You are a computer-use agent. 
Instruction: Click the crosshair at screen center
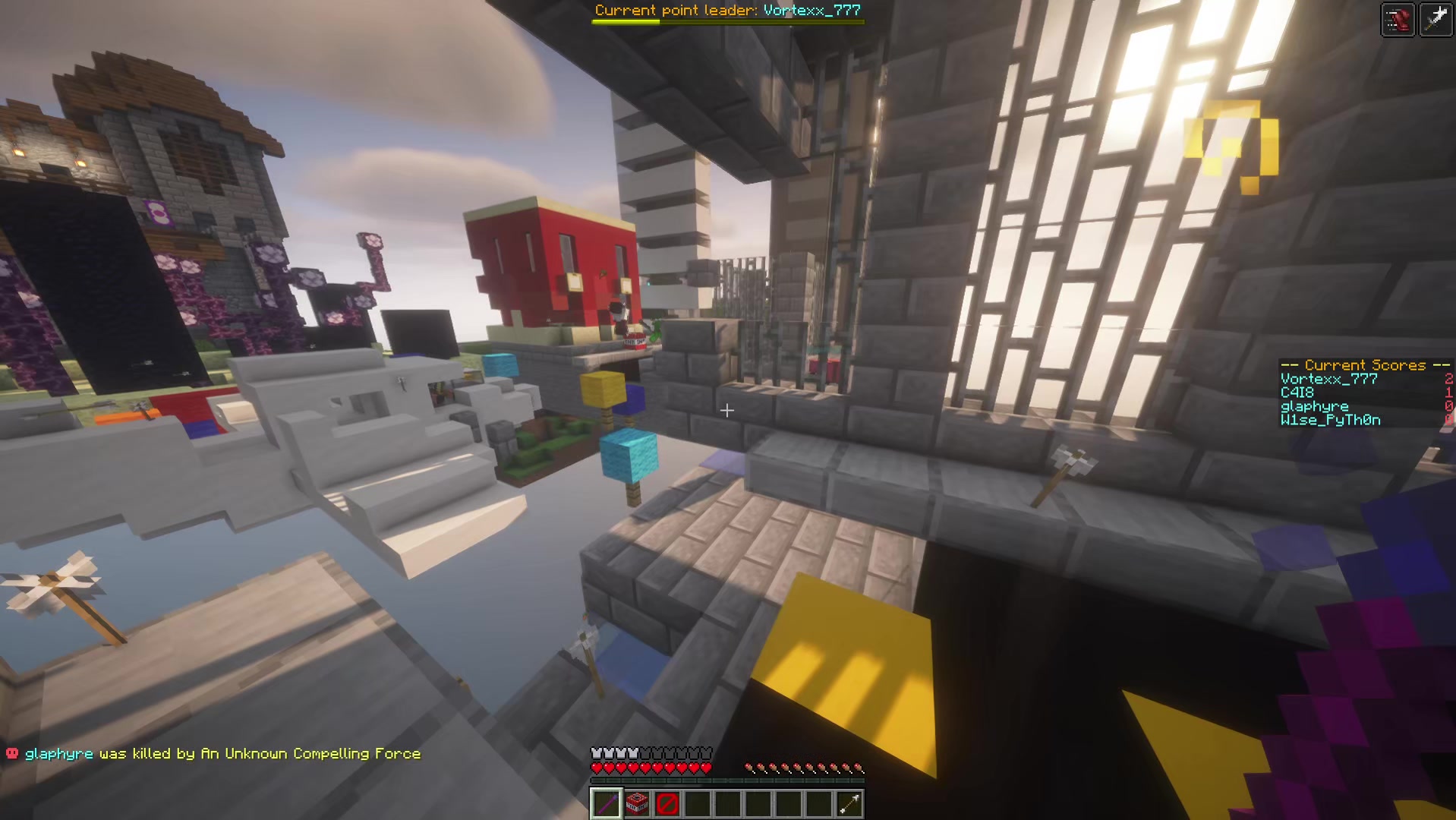pyautogui.click(x=727, y=410)
